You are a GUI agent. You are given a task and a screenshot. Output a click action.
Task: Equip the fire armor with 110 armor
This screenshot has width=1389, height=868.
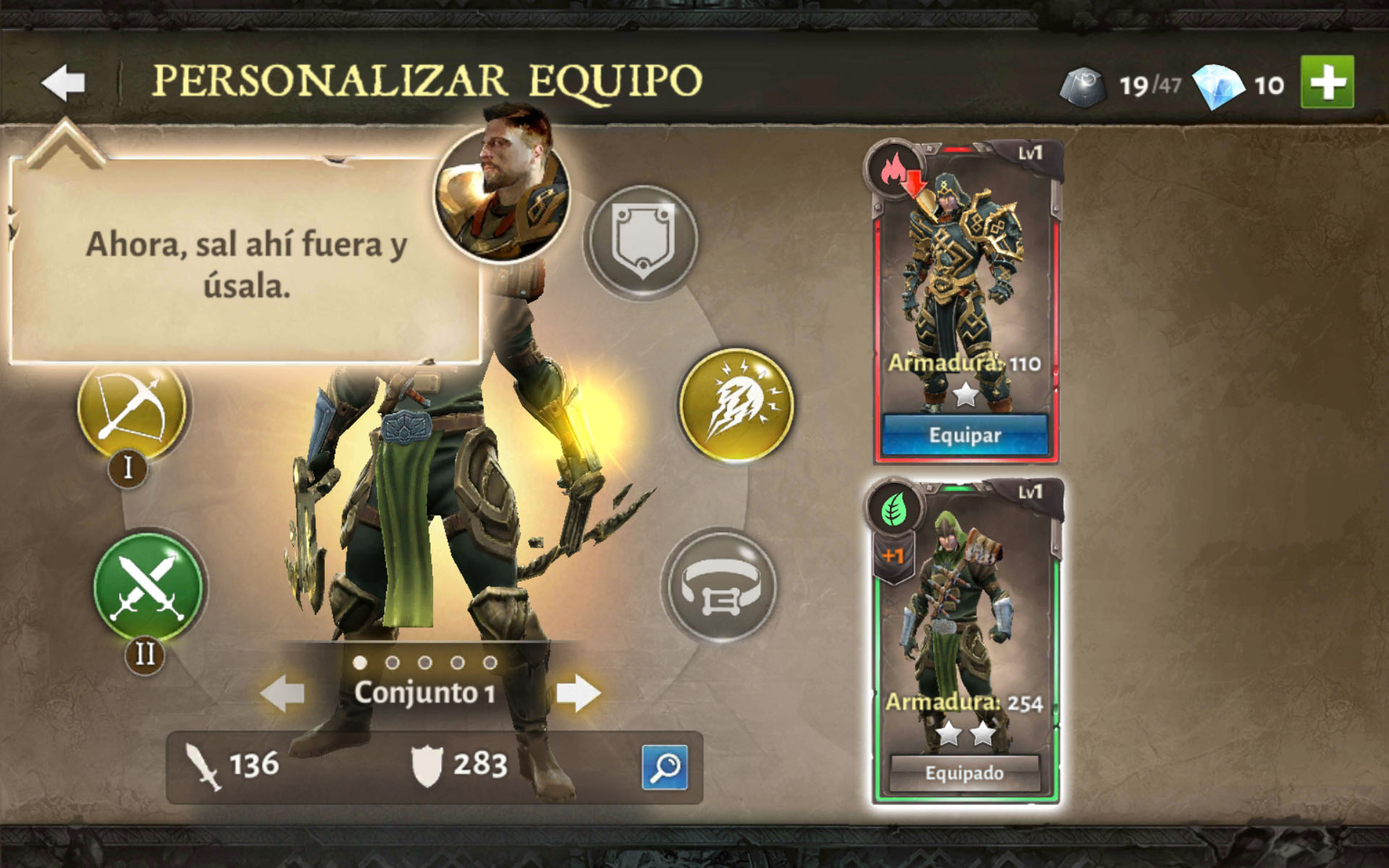coord(965,435)
